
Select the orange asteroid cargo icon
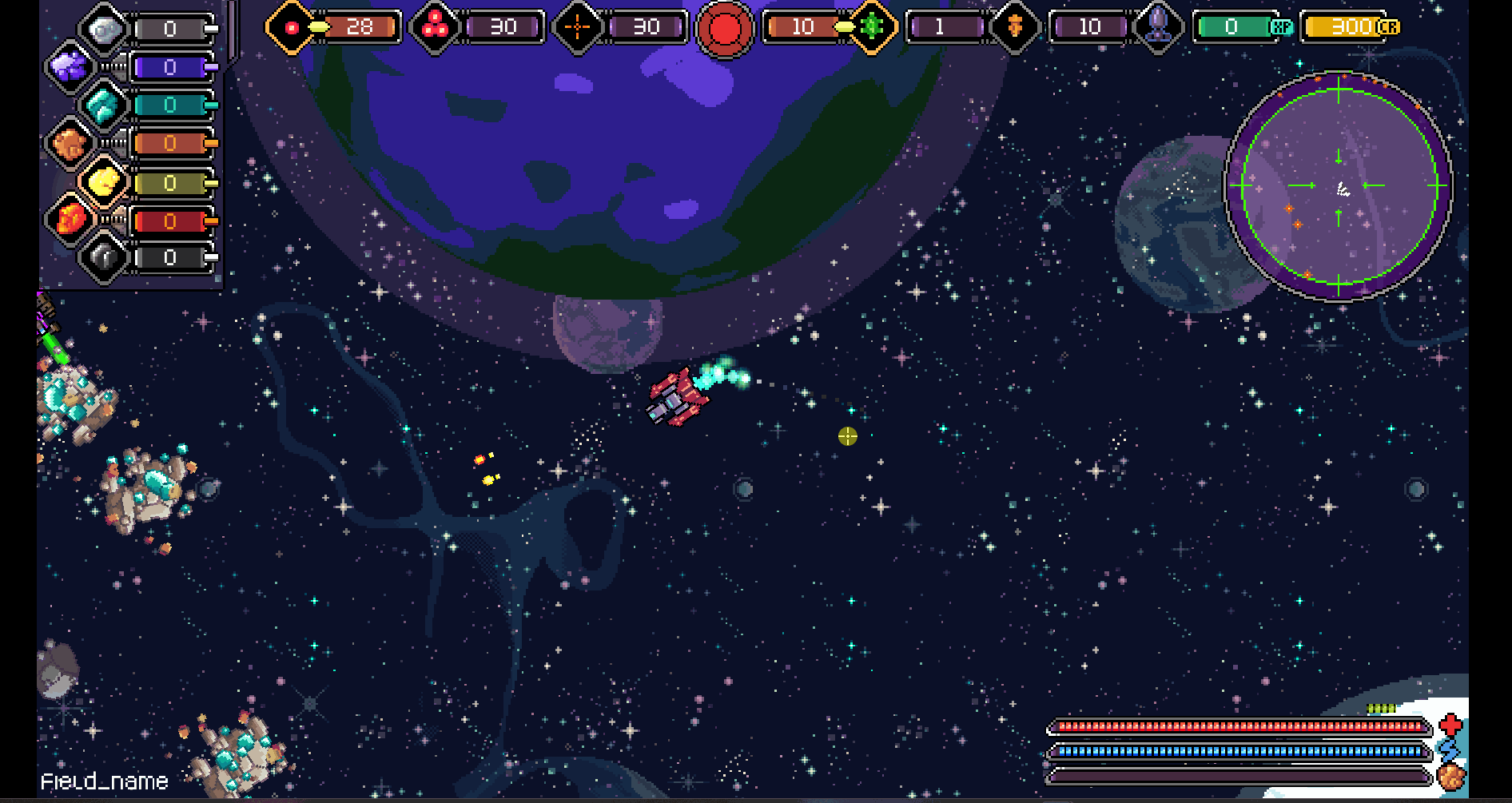point(1450,776)
